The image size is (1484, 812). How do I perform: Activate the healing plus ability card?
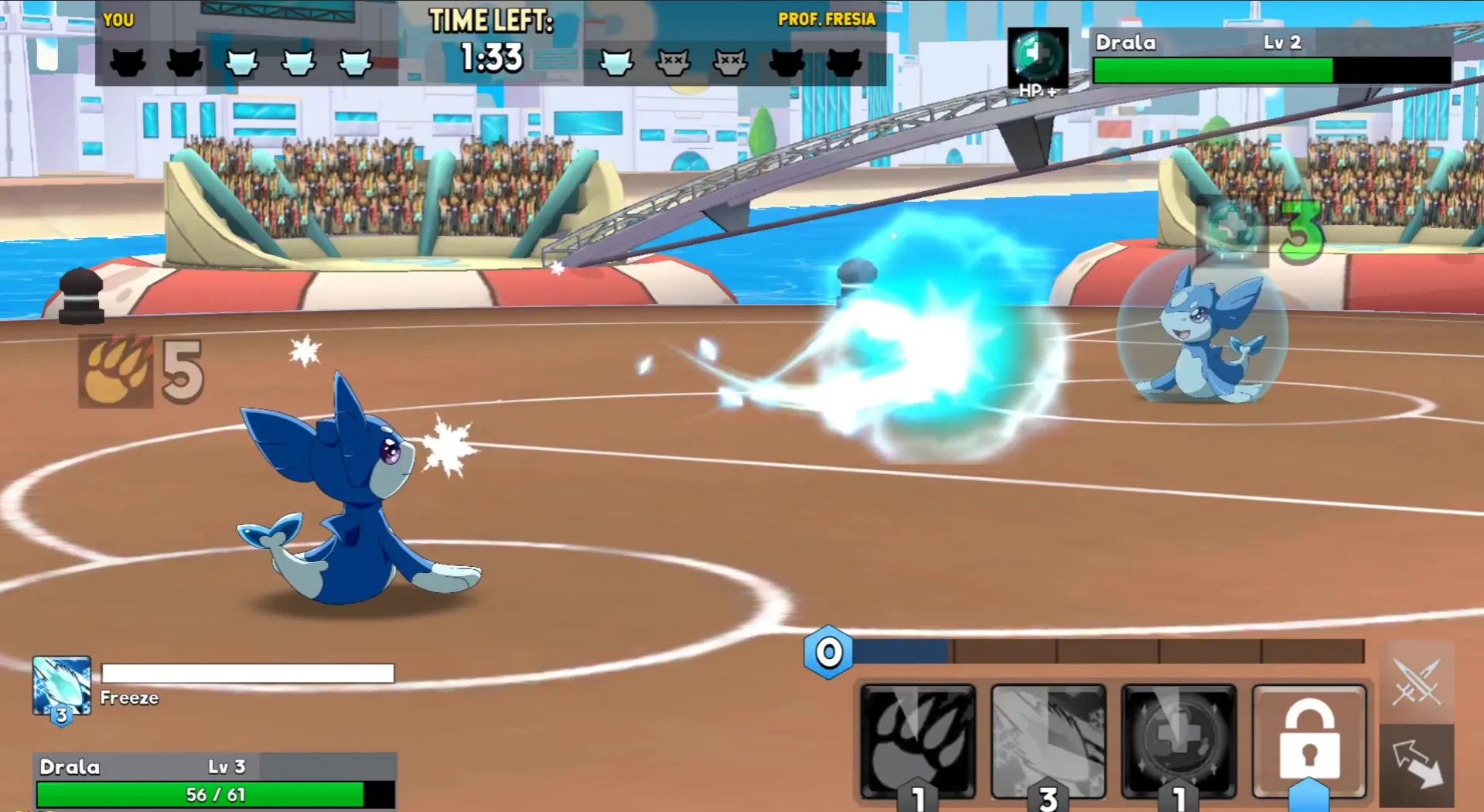(1178, 741)
